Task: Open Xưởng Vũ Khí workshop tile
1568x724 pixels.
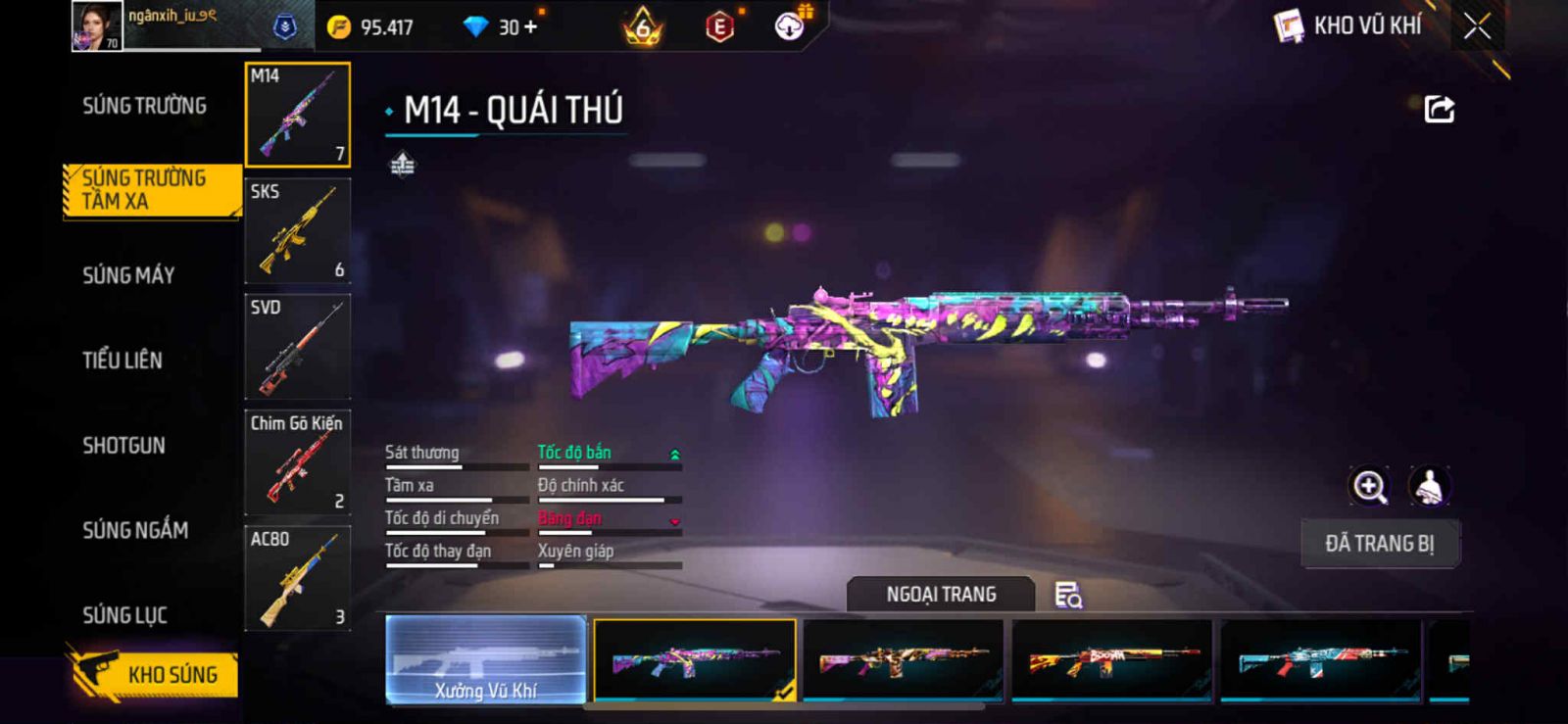Action: tap(486, 660)
